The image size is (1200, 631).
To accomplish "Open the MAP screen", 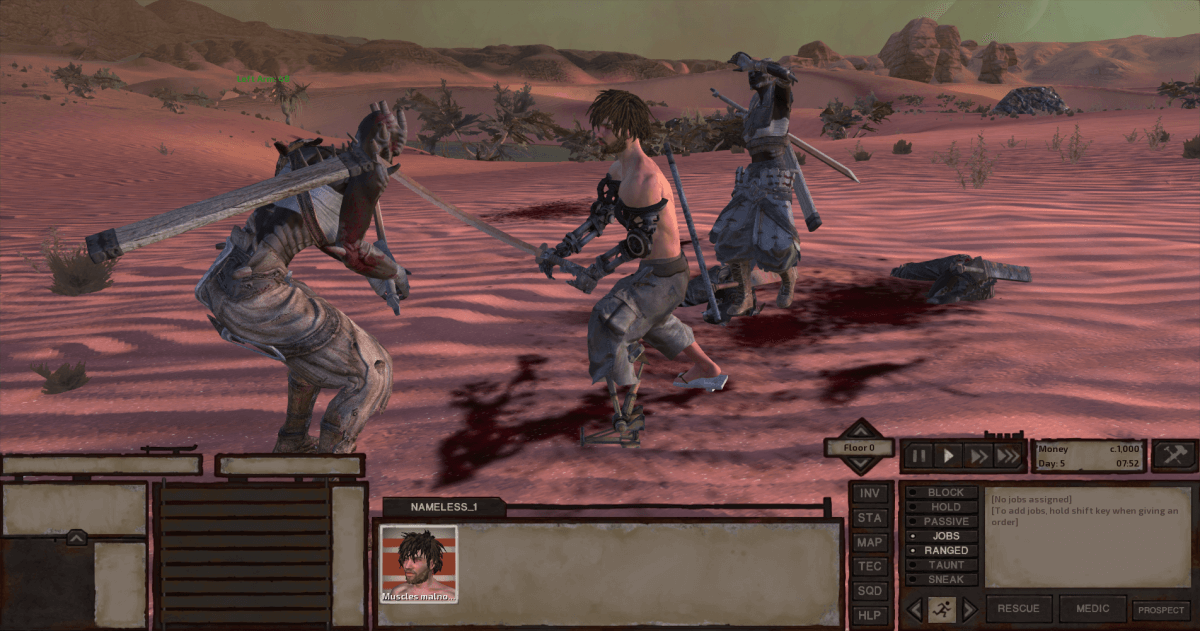I will tap(870, 542).
